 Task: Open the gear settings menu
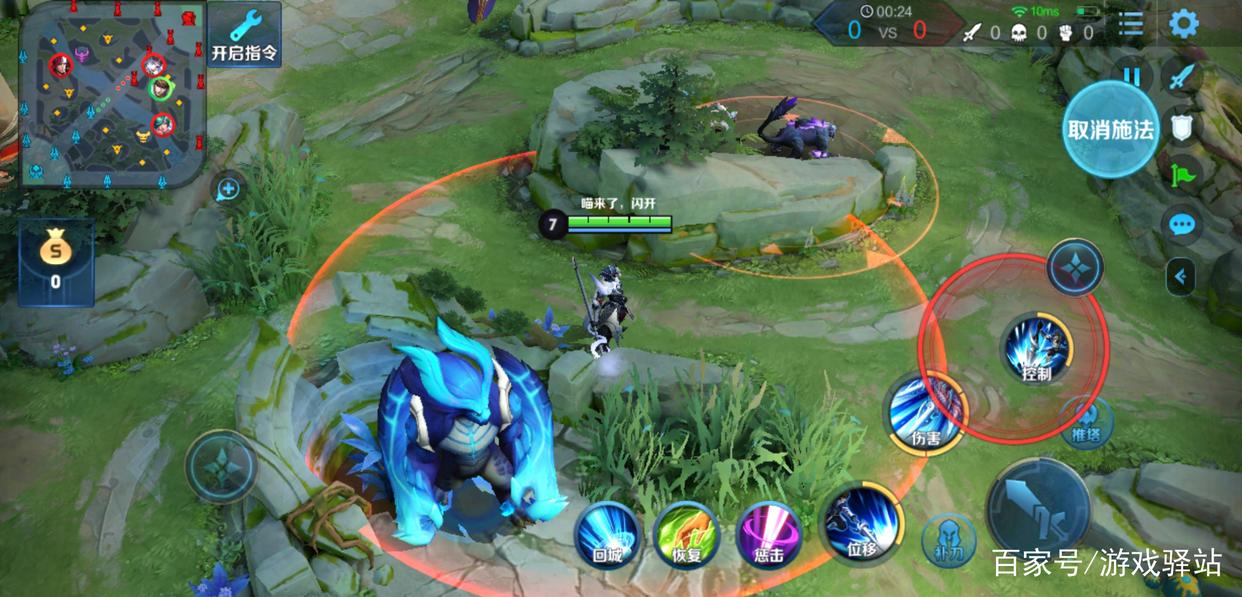pyautogui.click(x=1184, y=24)
